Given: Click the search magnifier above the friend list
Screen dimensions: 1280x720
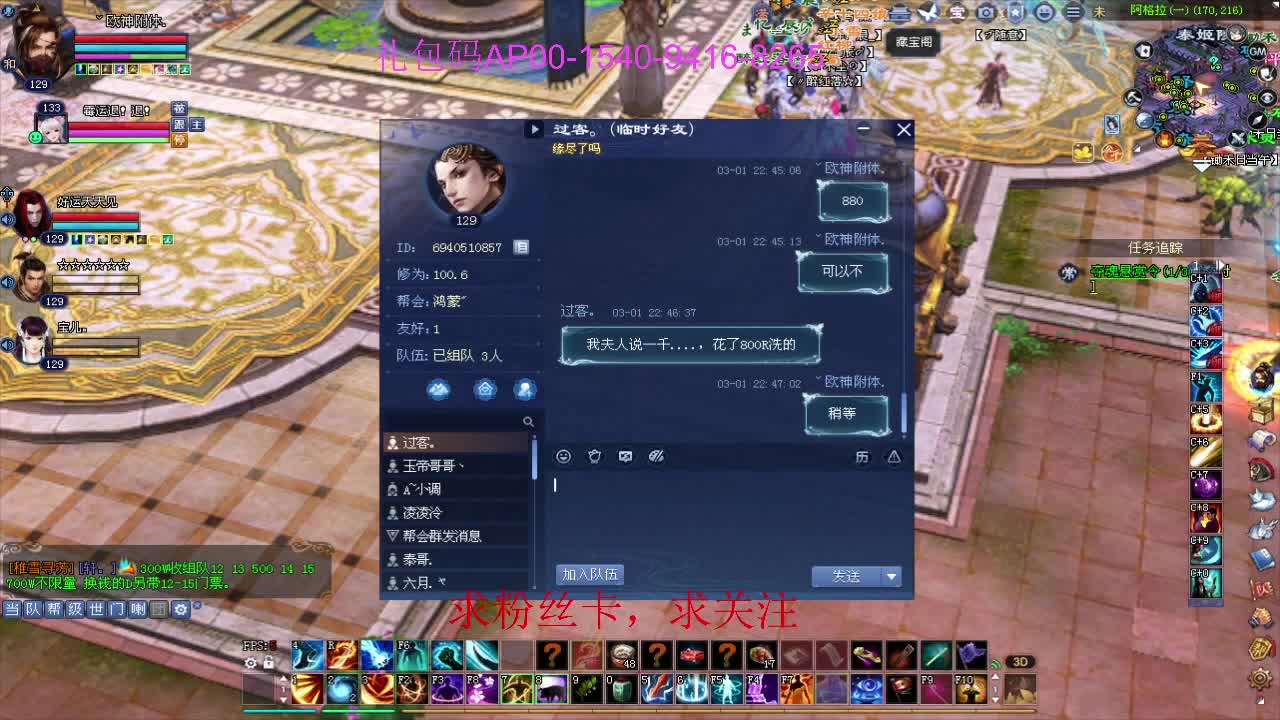Looking at the screenshot, I should coord(530,421).
